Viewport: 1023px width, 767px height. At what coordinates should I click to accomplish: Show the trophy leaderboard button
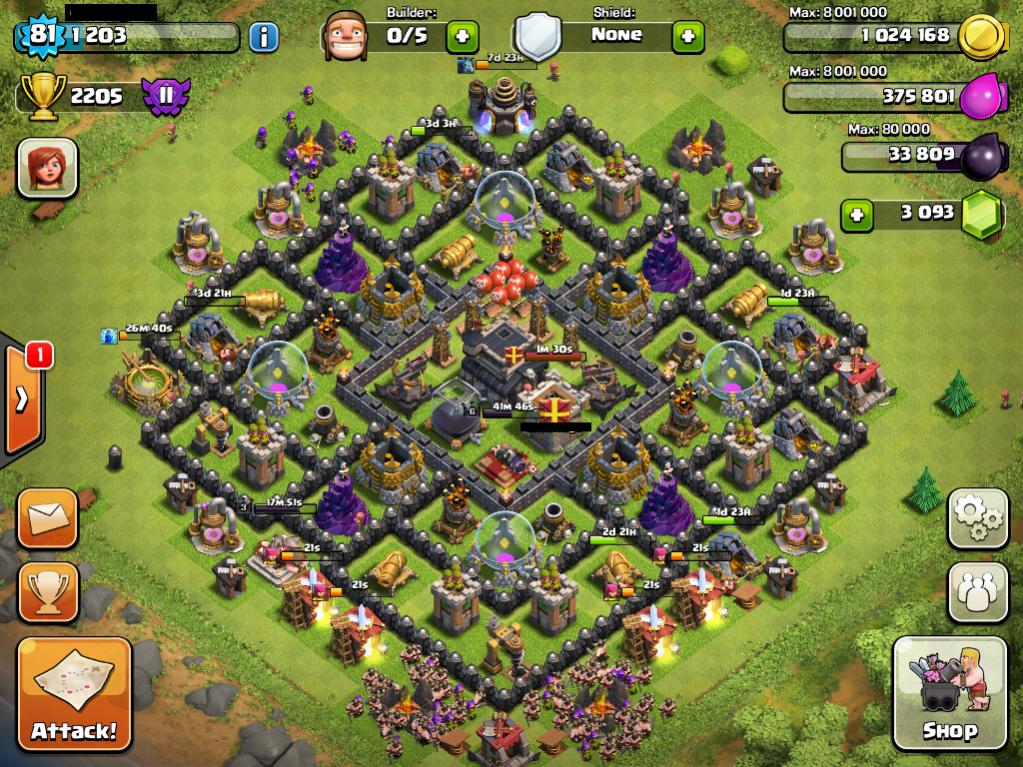coord(47,590)
